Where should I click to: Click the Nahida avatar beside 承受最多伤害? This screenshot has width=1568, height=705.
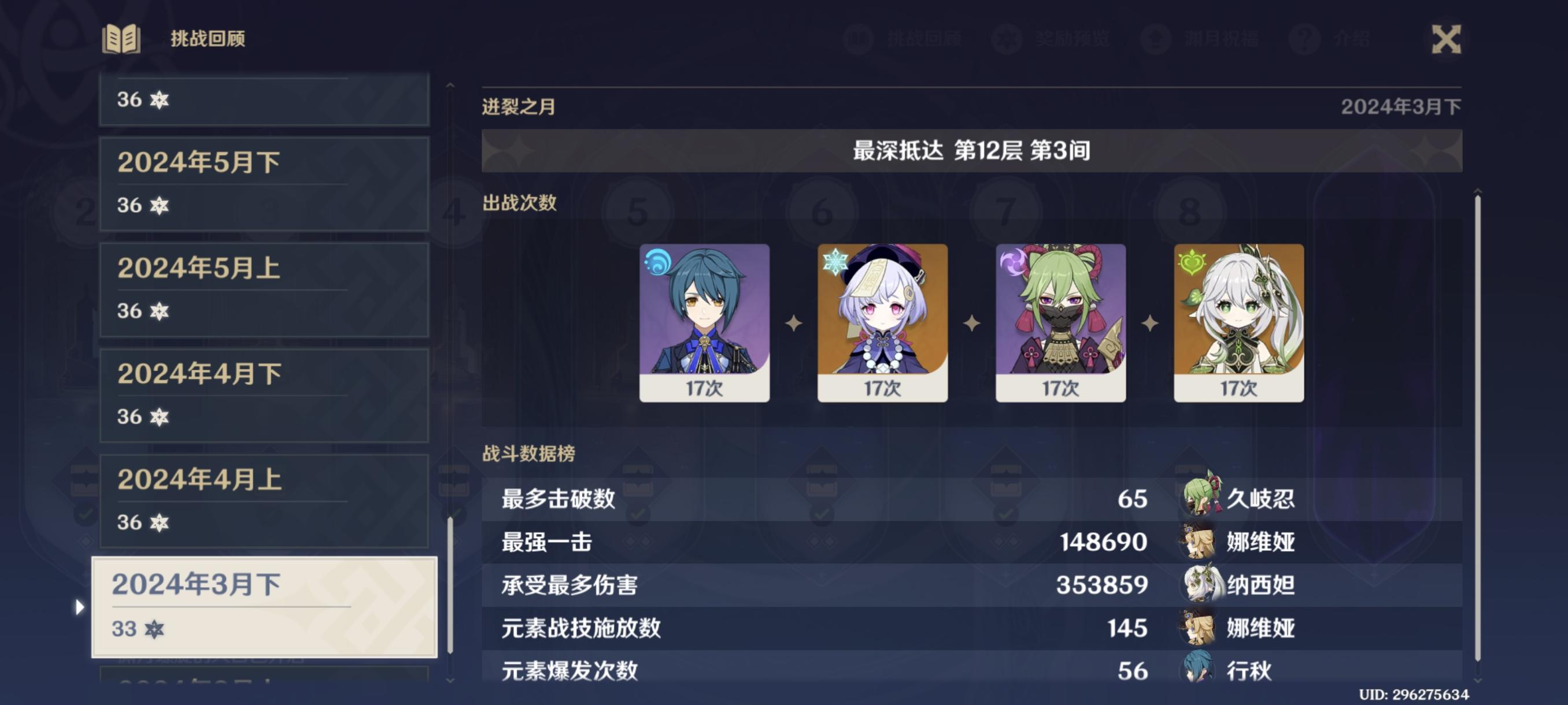coord(1202,587)
